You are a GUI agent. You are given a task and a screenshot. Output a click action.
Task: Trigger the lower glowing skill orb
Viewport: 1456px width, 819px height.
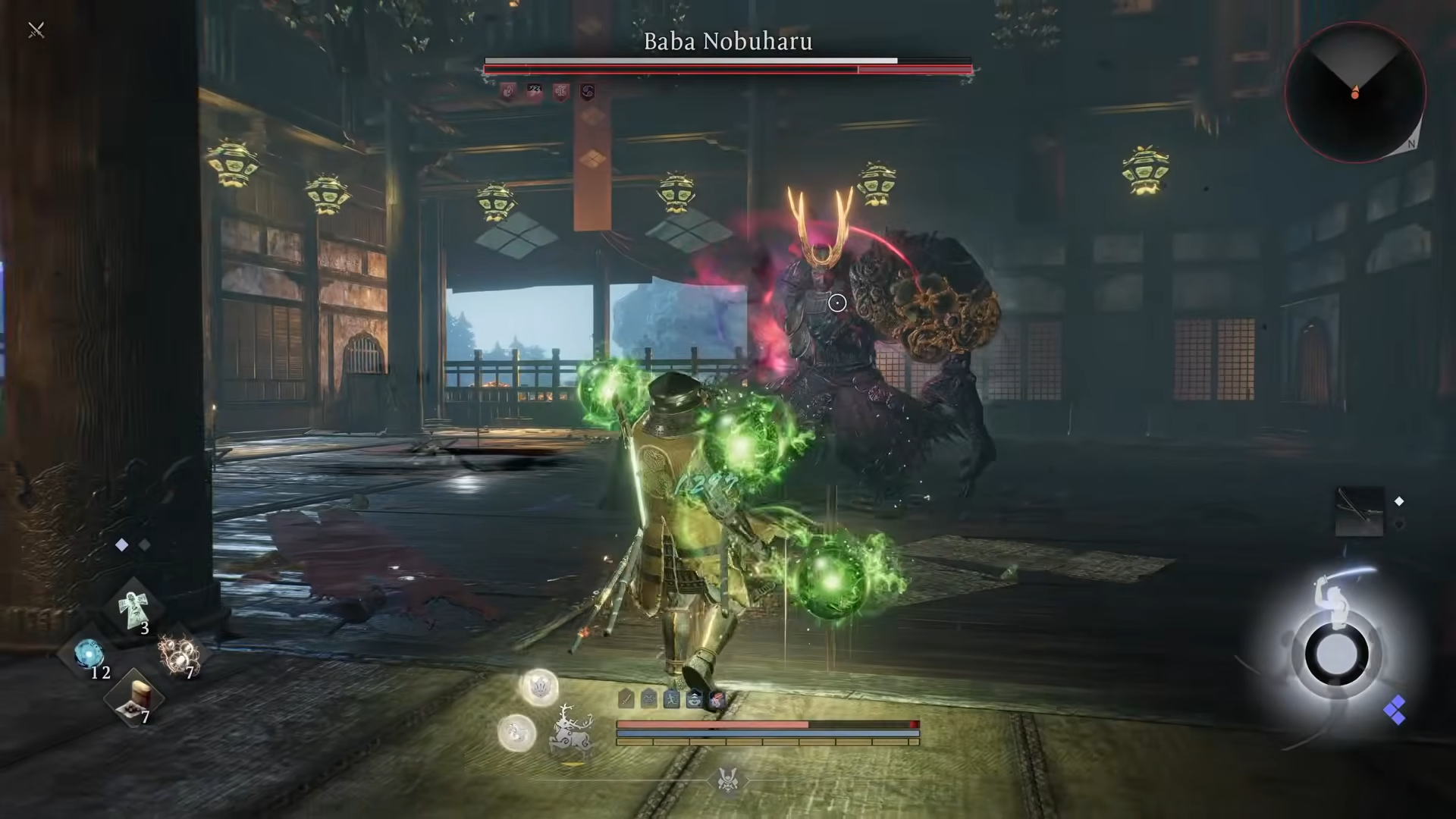pyautogui.click(x=517, y=733)
